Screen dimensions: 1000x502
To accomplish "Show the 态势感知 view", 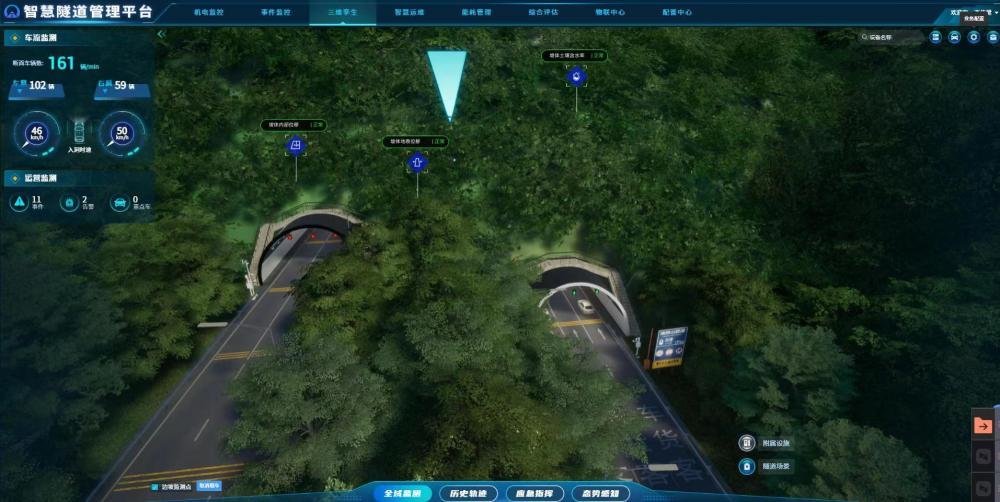I will 596,493.
